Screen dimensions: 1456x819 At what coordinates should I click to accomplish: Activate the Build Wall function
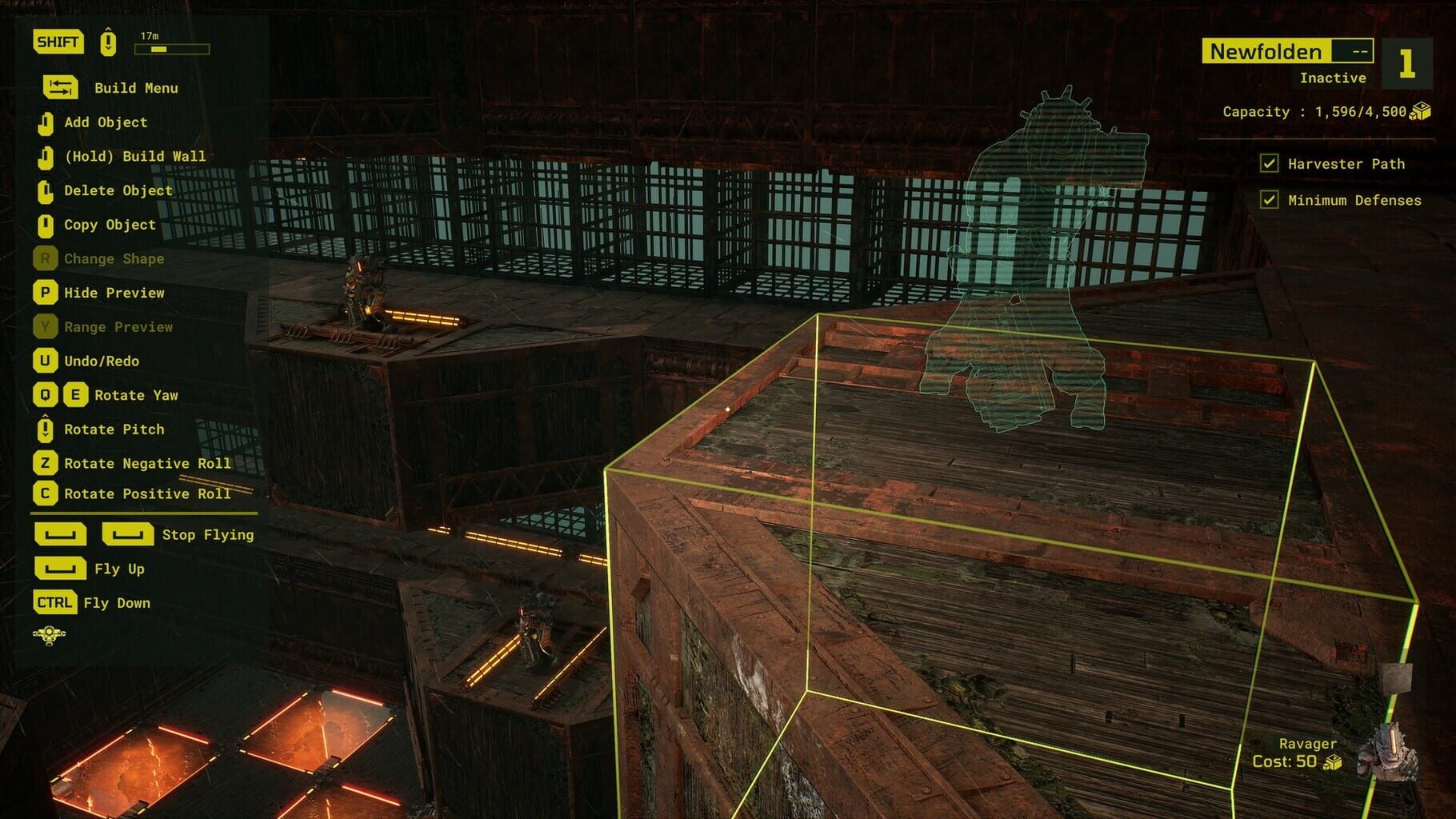[x=136, y=156]
